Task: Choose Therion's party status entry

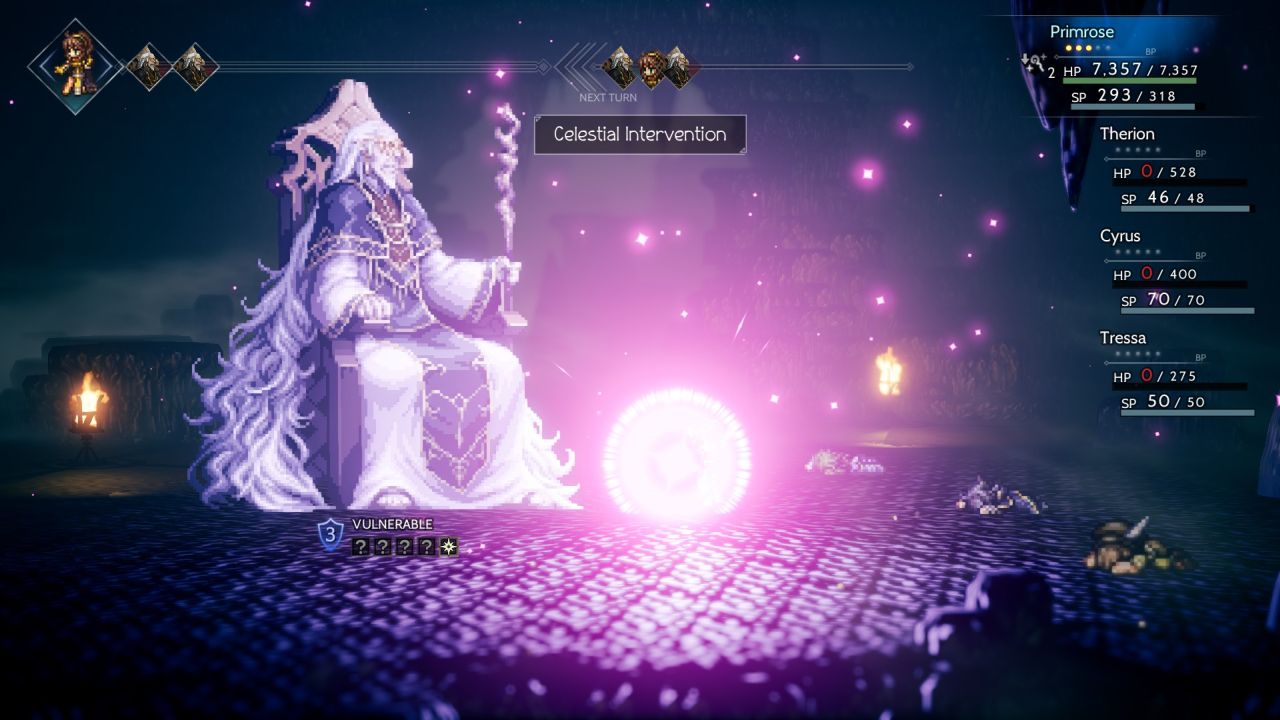Action: click(1127, 134)
